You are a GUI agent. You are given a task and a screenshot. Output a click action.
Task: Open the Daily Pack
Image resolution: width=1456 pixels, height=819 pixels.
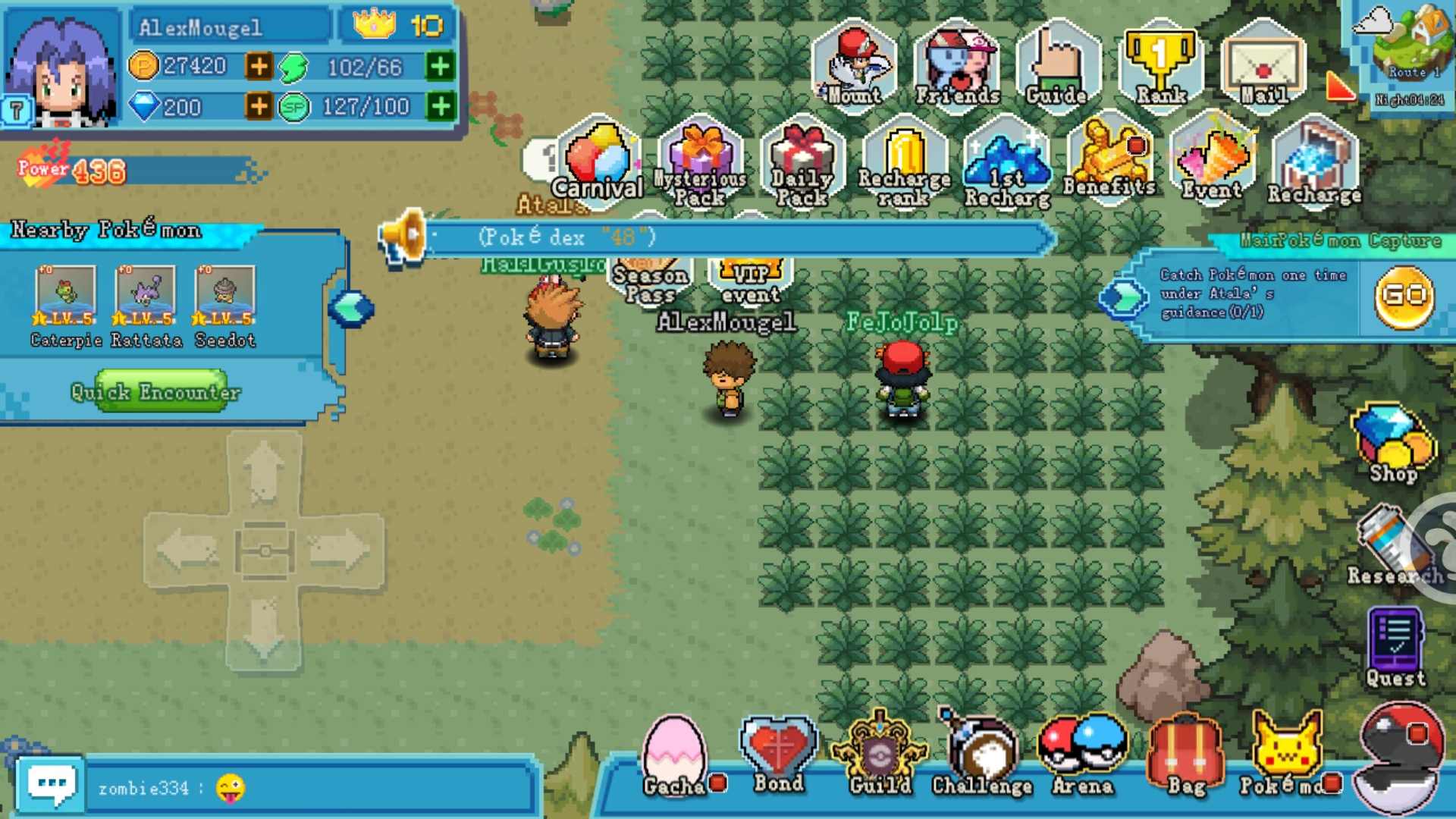coord(802,159)
